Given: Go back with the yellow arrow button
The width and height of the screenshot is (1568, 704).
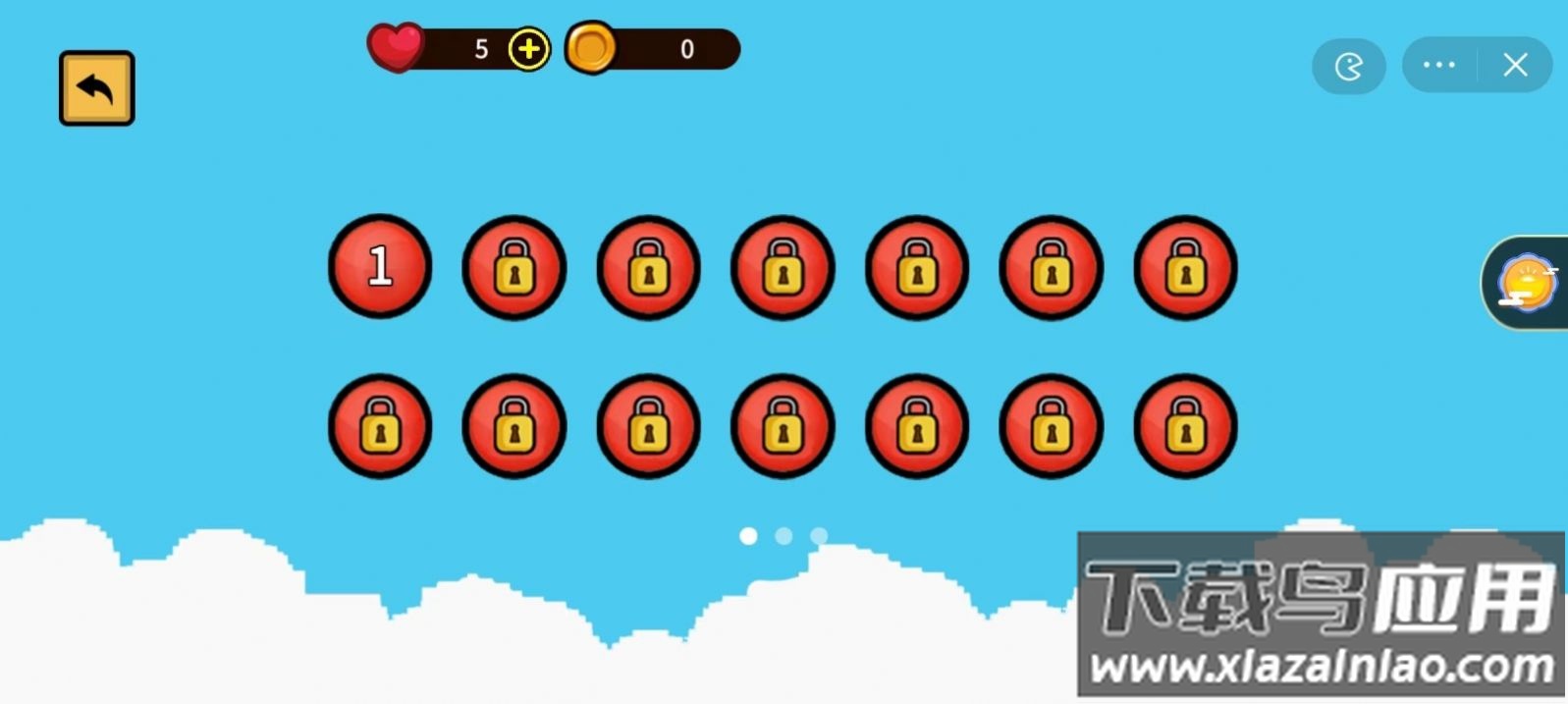Looking at the screenshot, I should pyautogui.click(x=96, y=88).
